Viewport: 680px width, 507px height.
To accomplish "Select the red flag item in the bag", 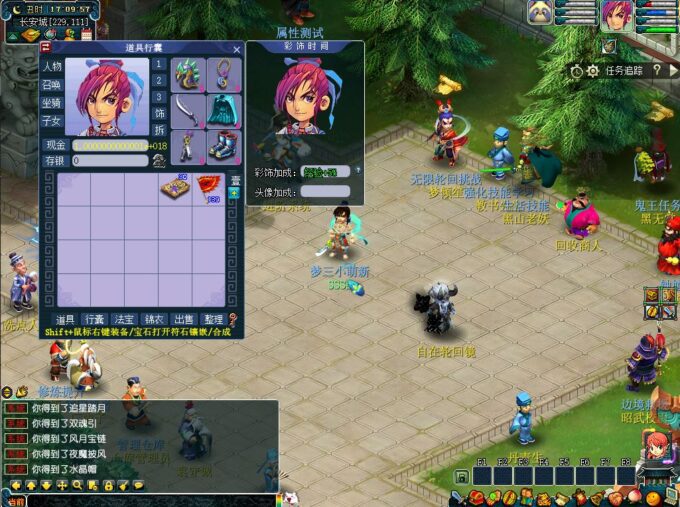I will coord(209,187).
